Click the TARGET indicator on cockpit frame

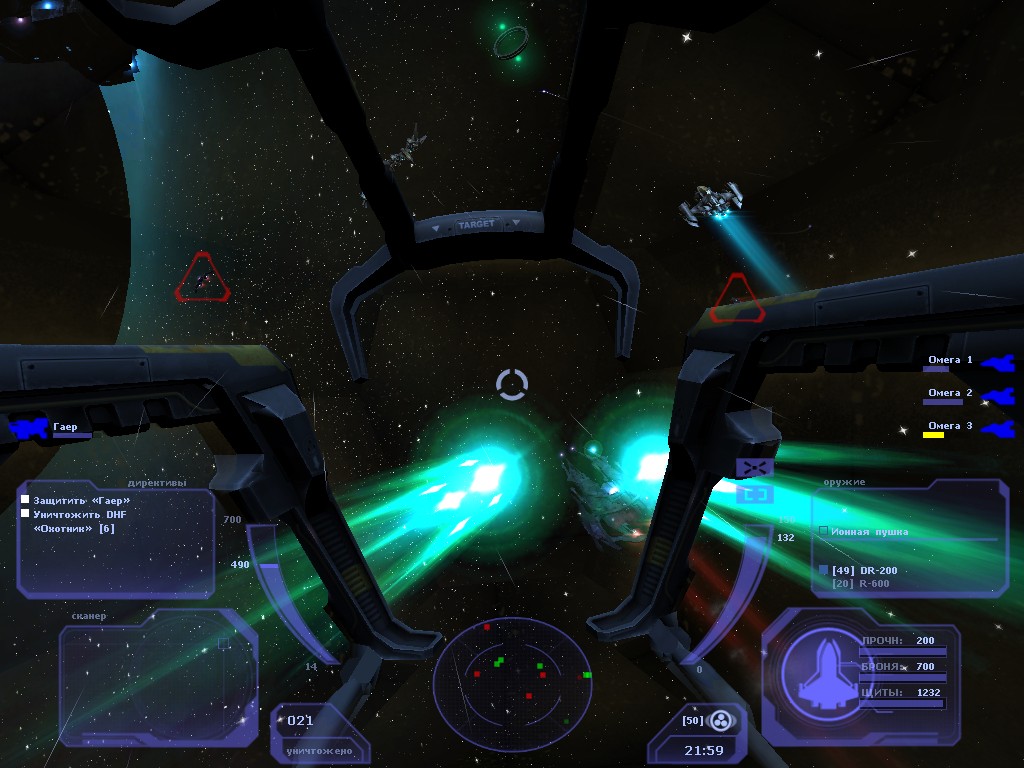click(x=476, y=225)
